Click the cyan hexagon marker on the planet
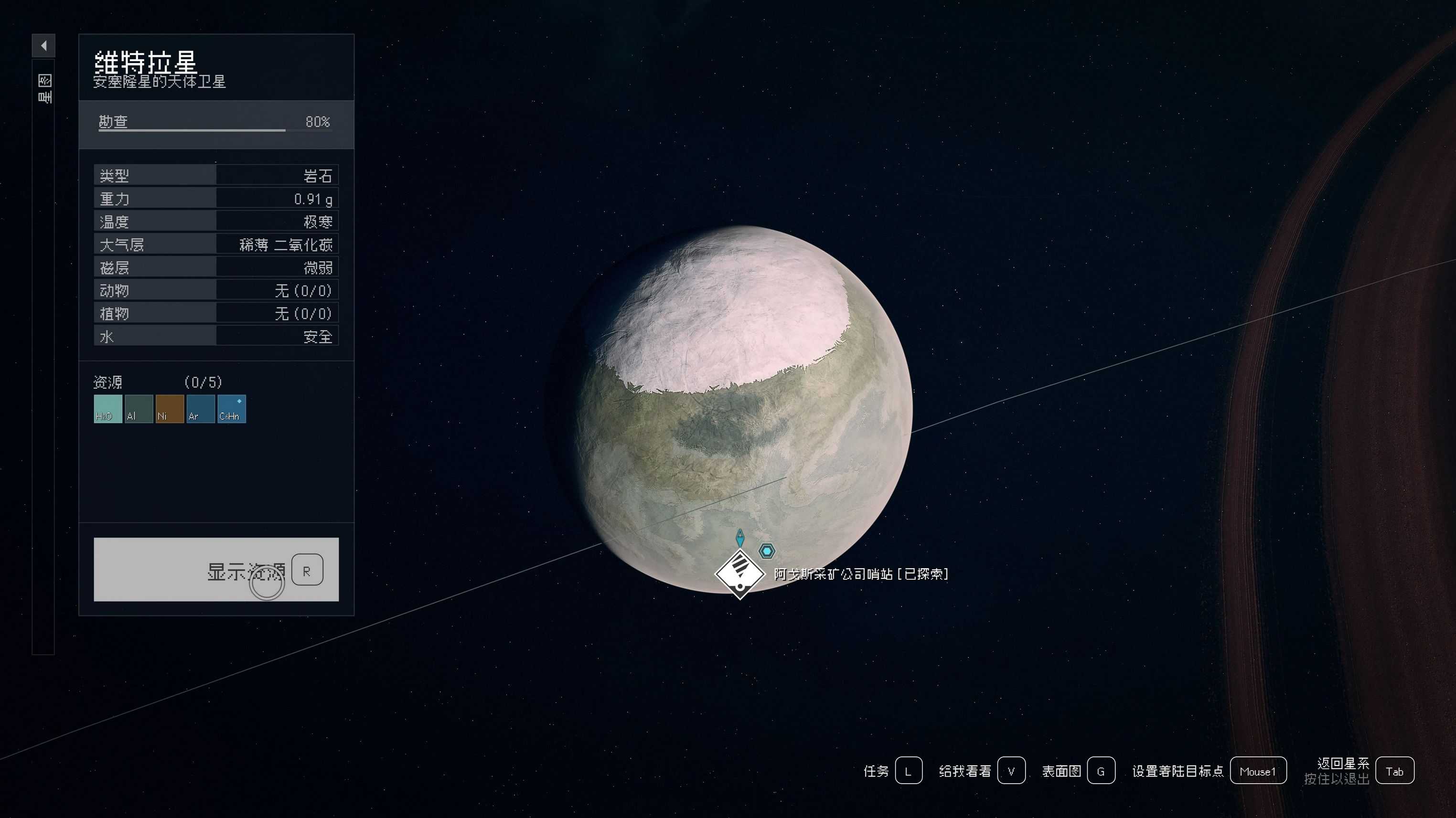The height and width of the screenshot is (818, 1456). pyautogui.click(x=767, y=550)
